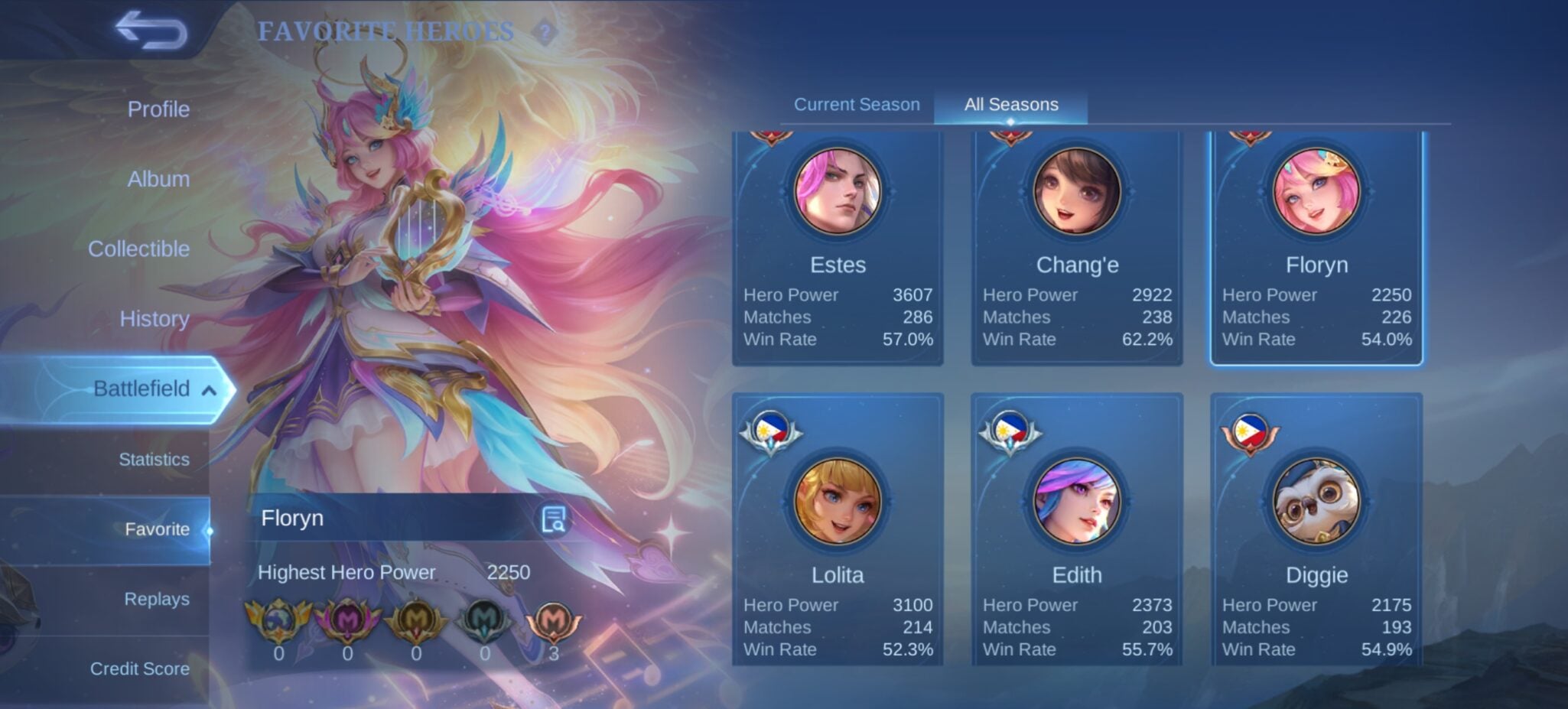Screen dimensions: 1568x709
Task: Select the Favorite submenu entry
Action: 157,529
